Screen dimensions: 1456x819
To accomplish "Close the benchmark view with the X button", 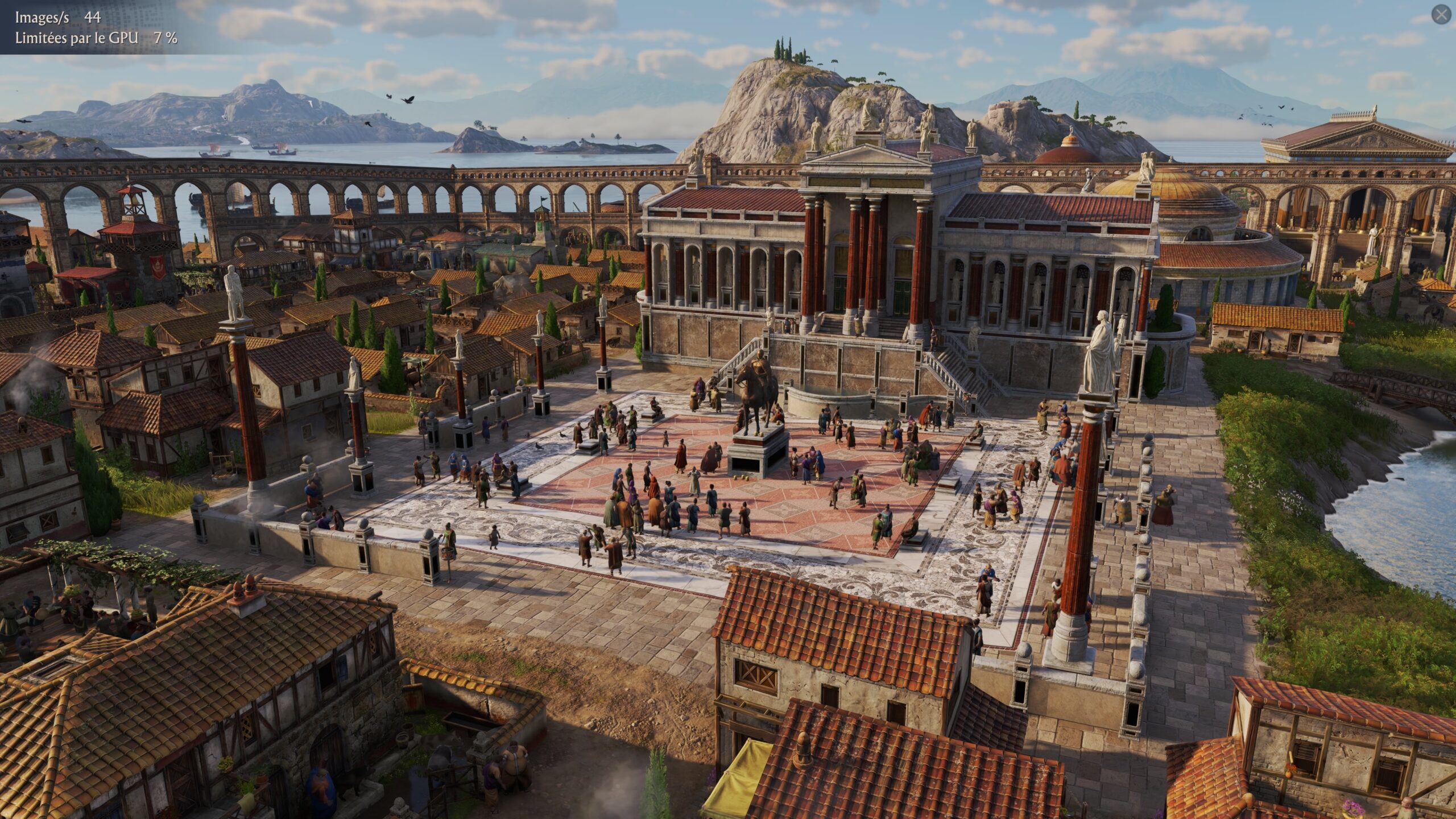I will click(x=1441, y=15).
